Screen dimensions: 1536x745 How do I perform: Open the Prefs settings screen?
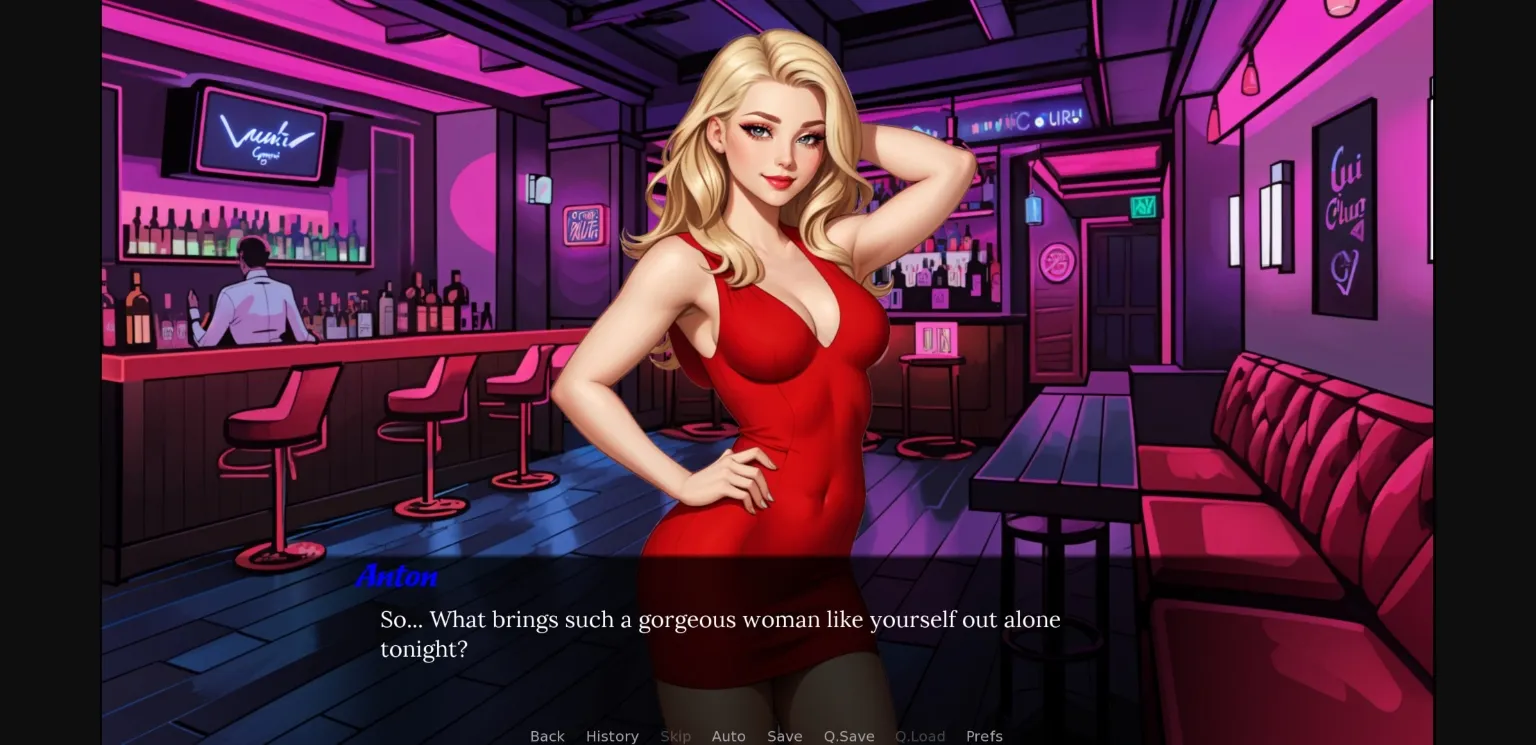click(984, 736)
